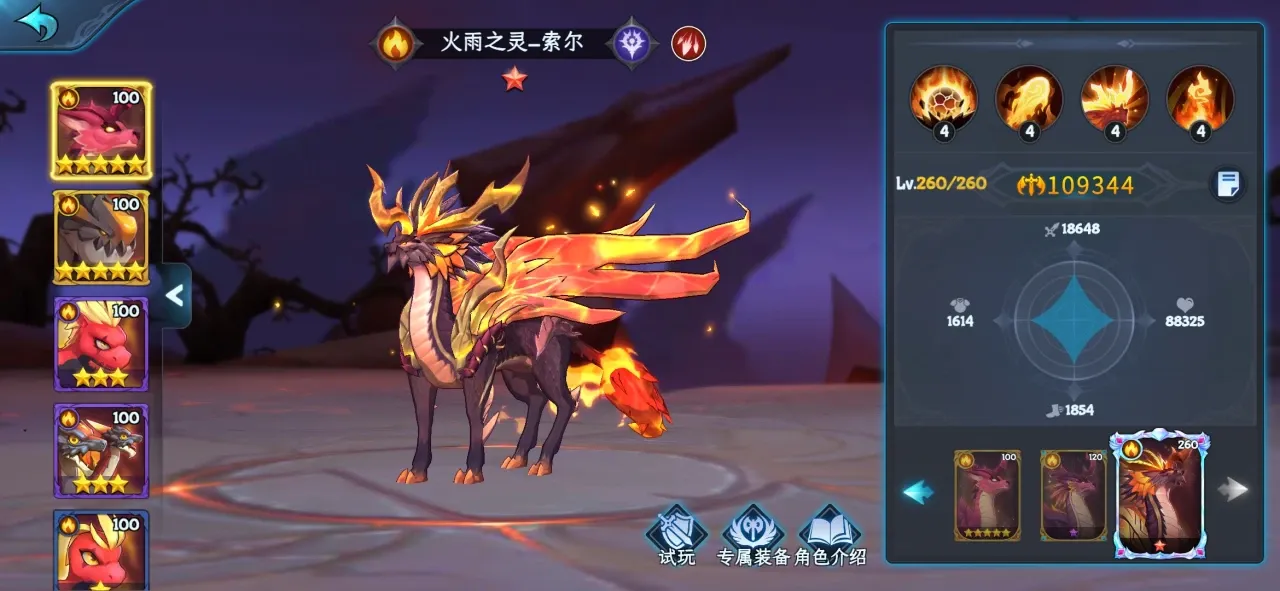Open 专属装备 exclusive equipment
This screenshot has height=591, width=1280.
coord(753,537)
